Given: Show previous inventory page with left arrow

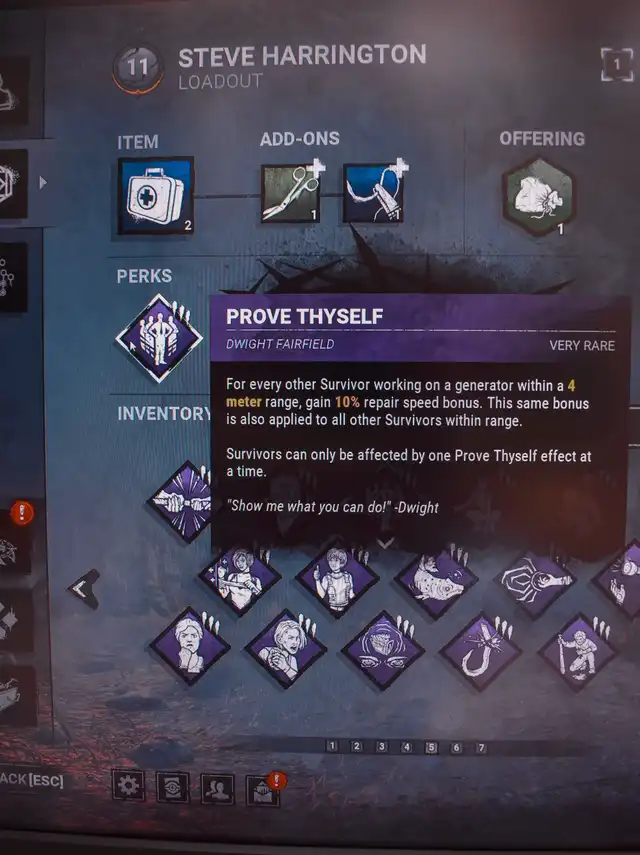Looking at the screenshot, I should [x=84, y=588].
